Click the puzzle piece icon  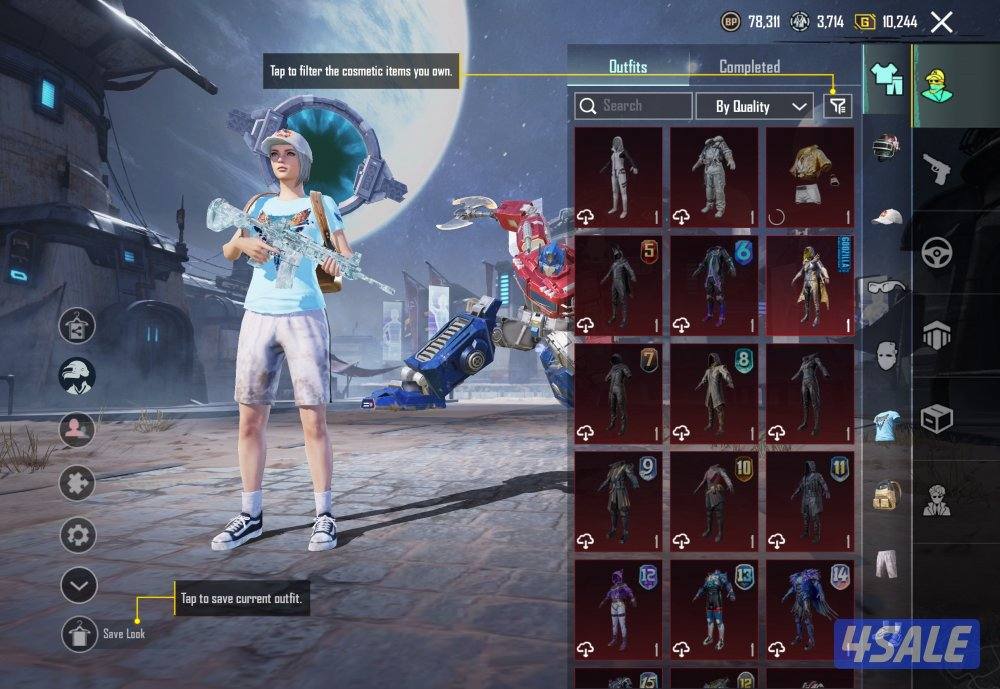[78, 484]
